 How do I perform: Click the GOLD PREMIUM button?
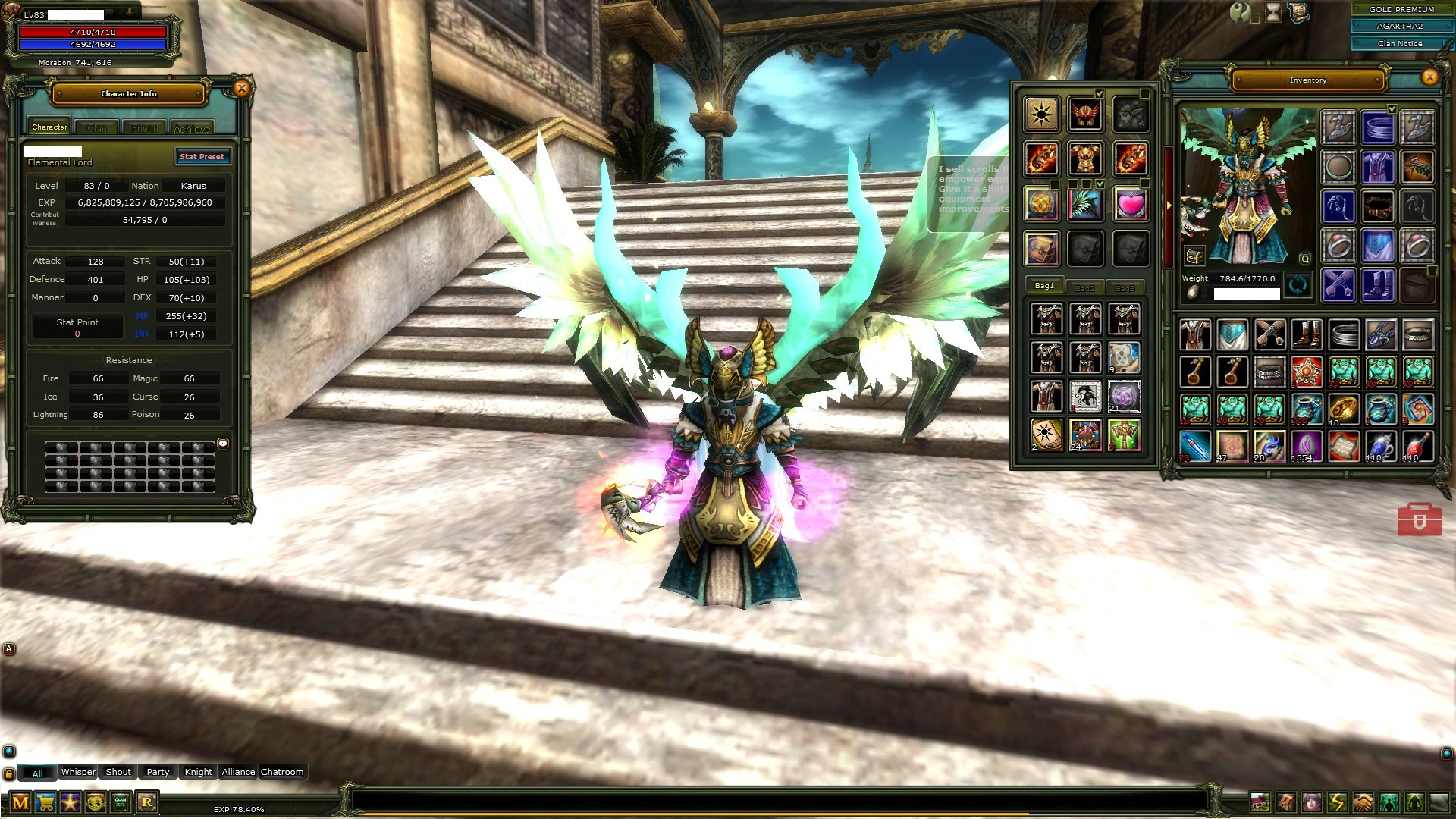[1401, 9]
